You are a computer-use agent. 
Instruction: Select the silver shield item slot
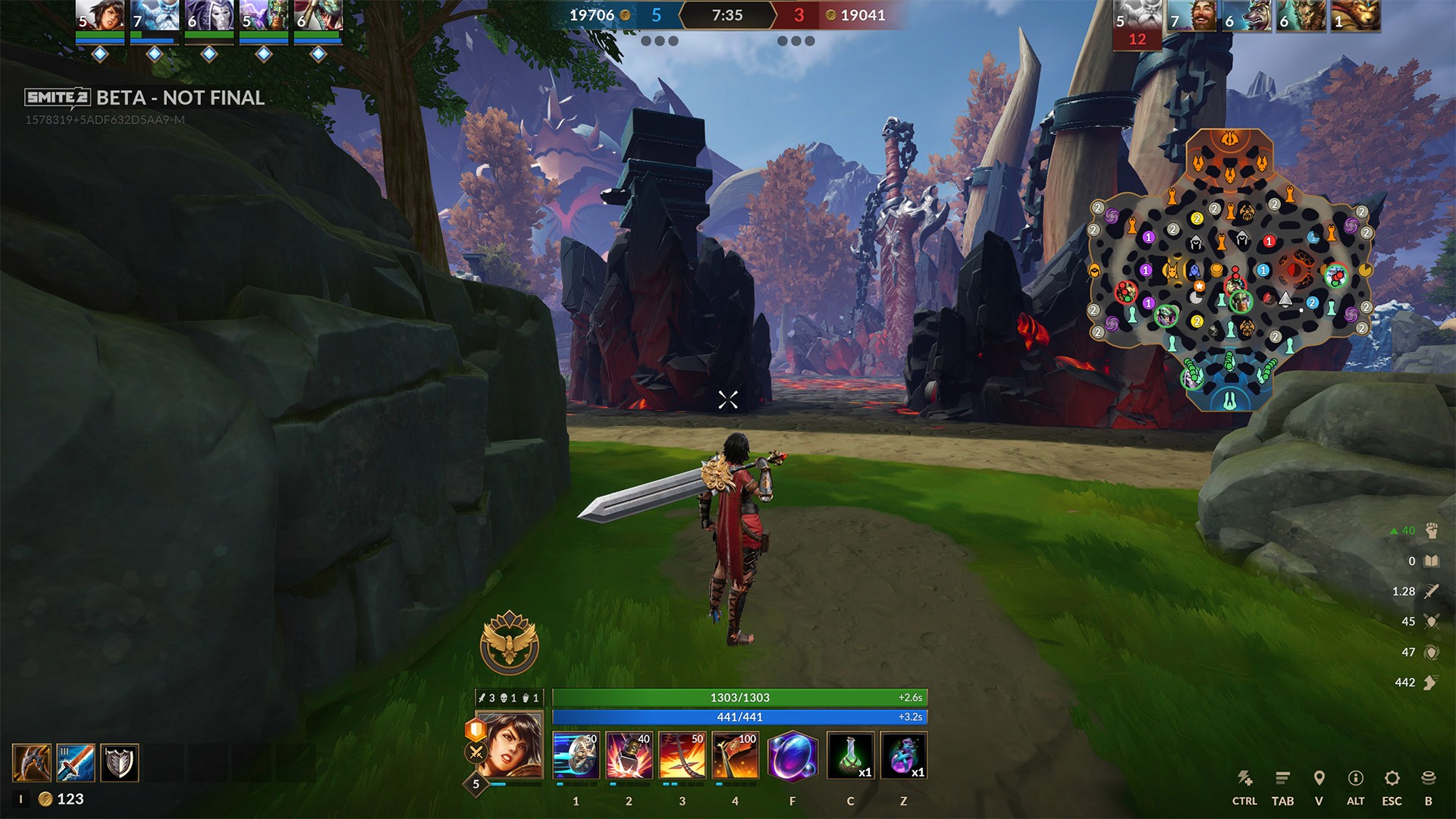(x=120, y=763)
